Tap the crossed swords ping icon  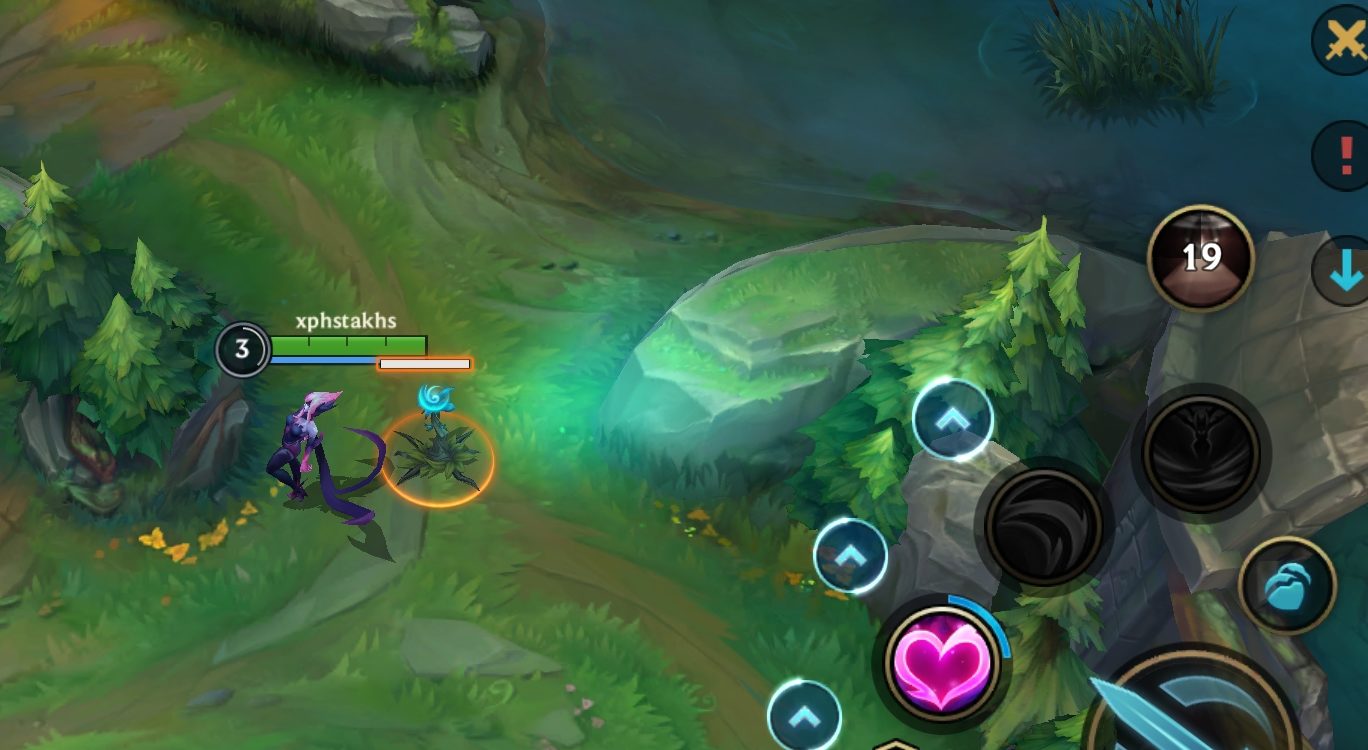point(1343,40)
